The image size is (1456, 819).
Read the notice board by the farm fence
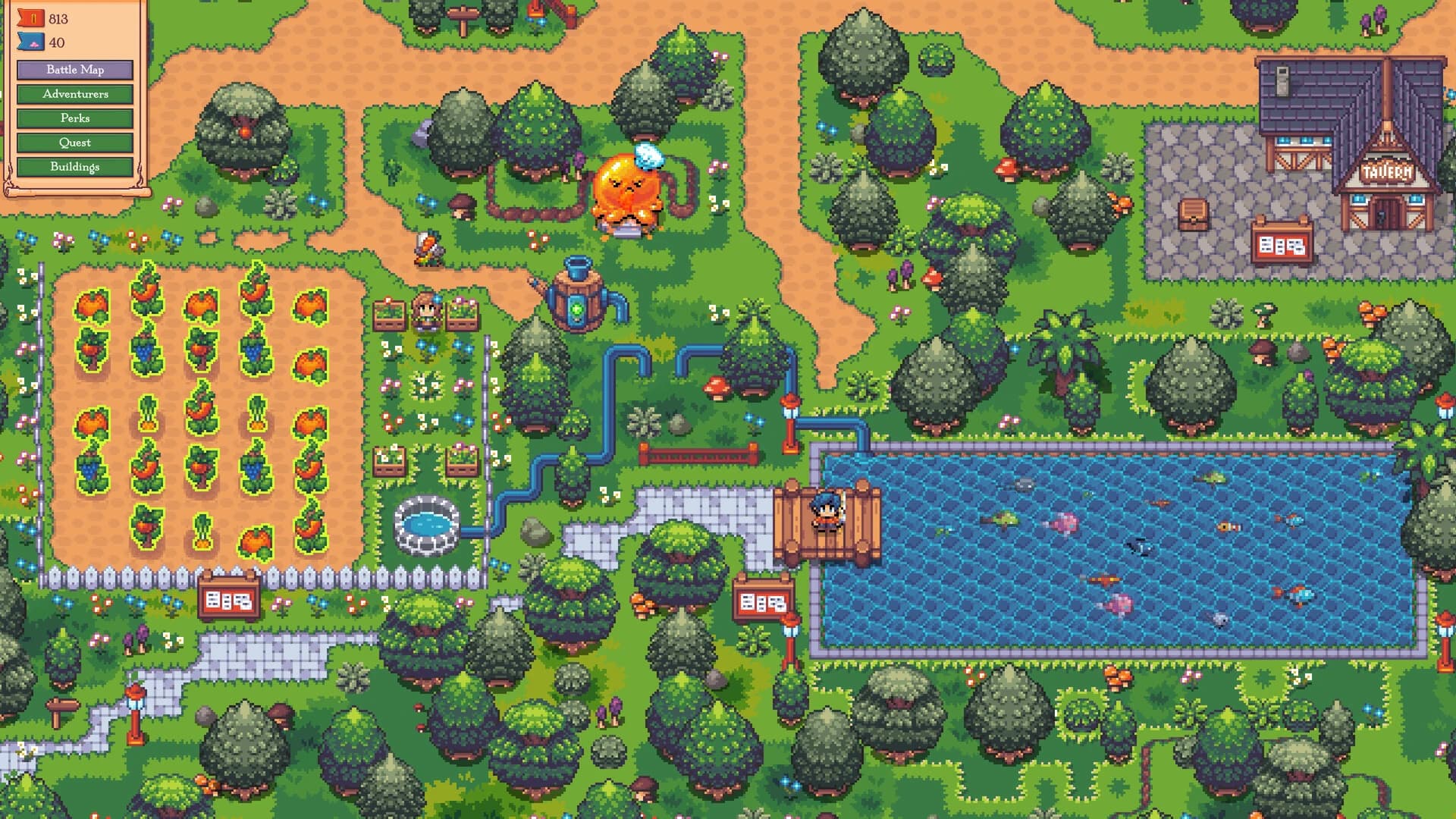[230, 599]
